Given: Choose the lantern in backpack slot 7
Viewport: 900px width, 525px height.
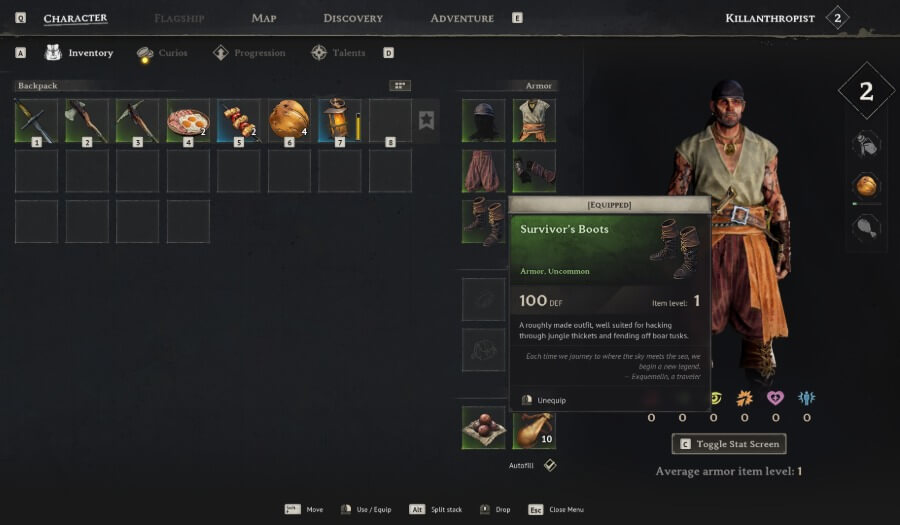Looking at the screenshot, I should point(339,120).
